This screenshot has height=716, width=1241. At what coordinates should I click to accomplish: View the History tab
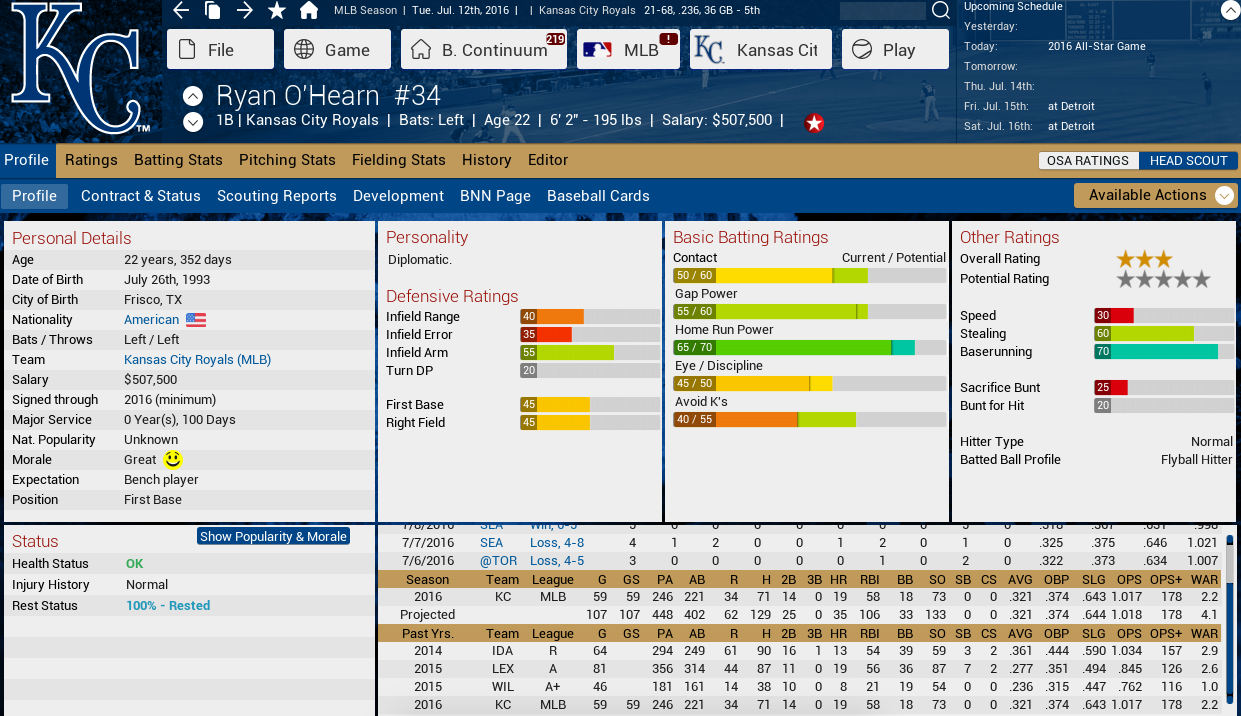tap(486, 160)
